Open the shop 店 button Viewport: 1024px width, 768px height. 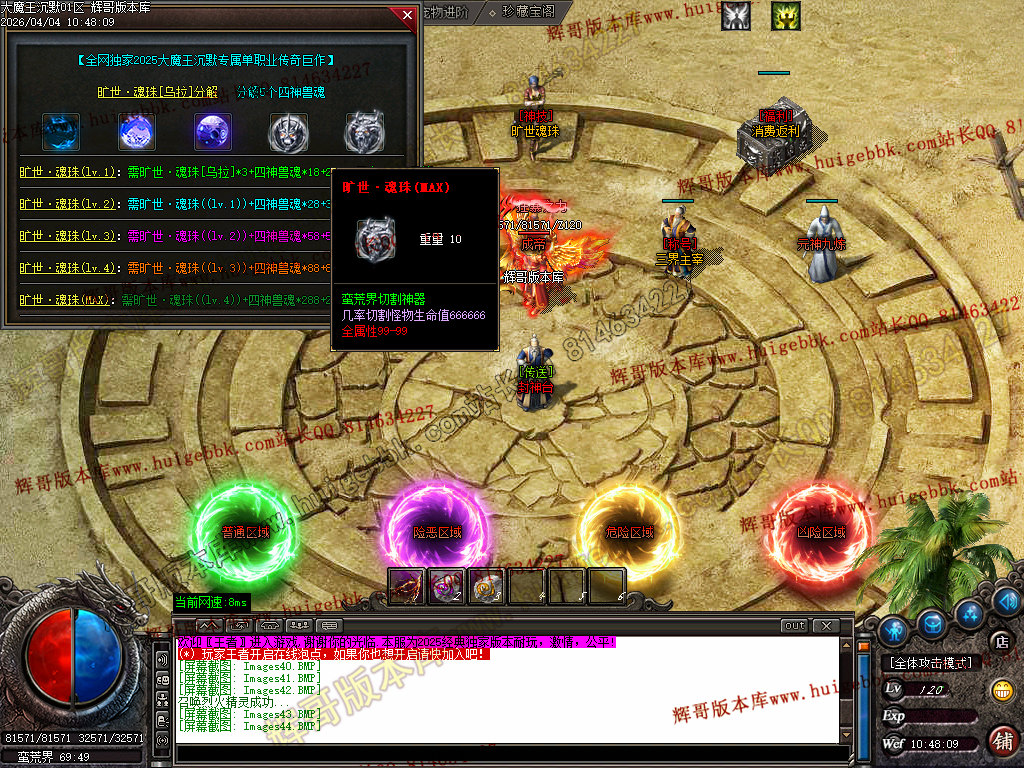(998, 641)
